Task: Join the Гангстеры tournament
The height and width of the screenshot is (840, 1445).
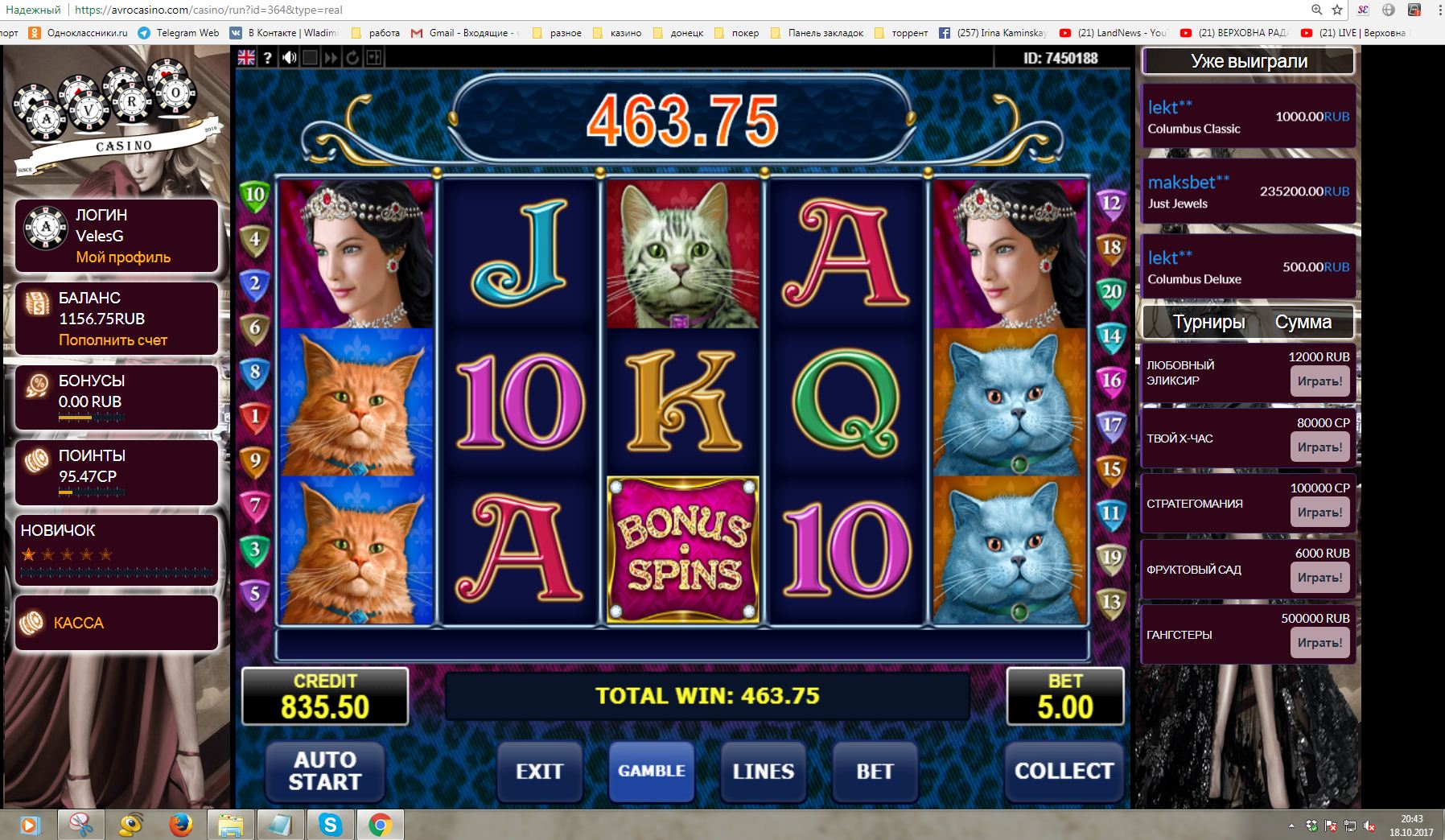Action: click(1319, 643)
